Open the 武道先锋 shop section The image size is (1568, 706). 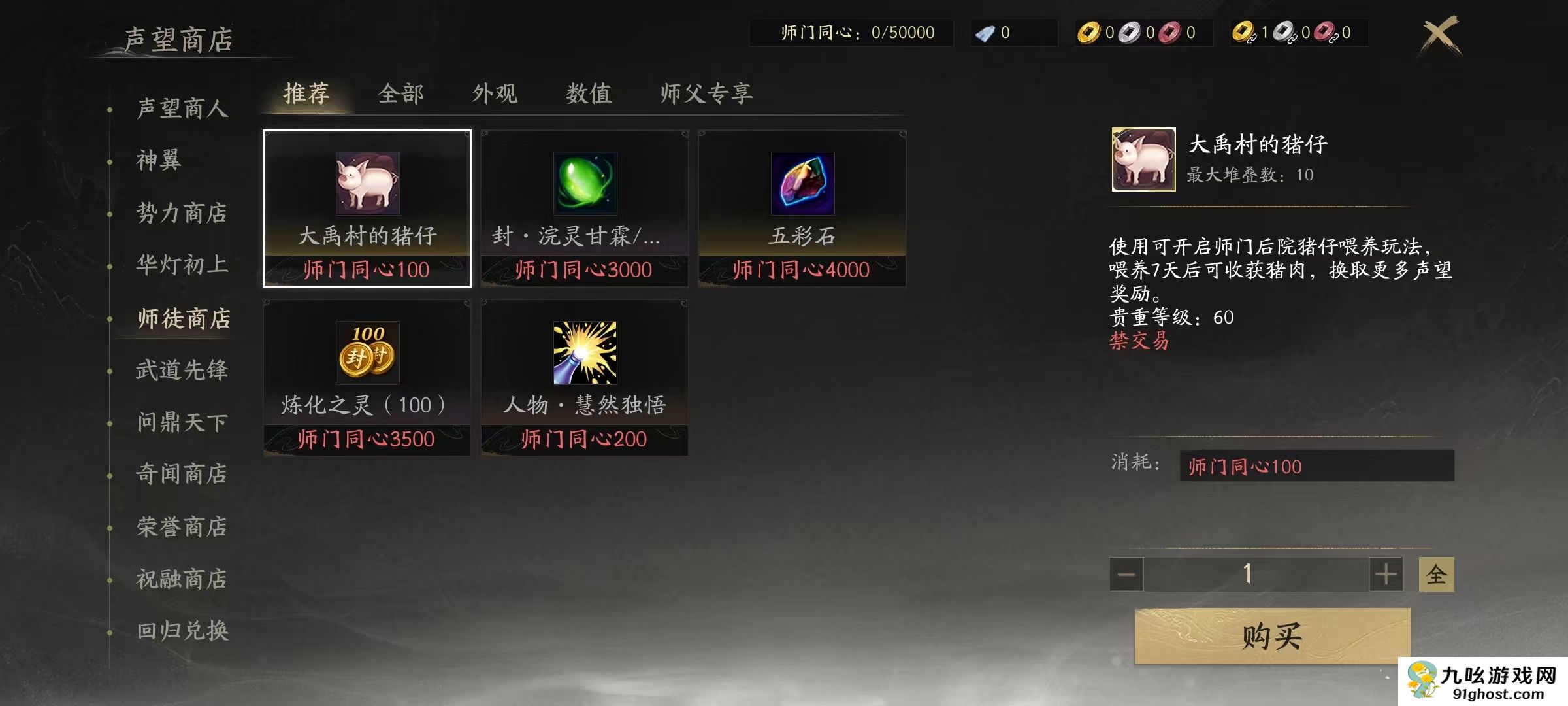[180, 370]
